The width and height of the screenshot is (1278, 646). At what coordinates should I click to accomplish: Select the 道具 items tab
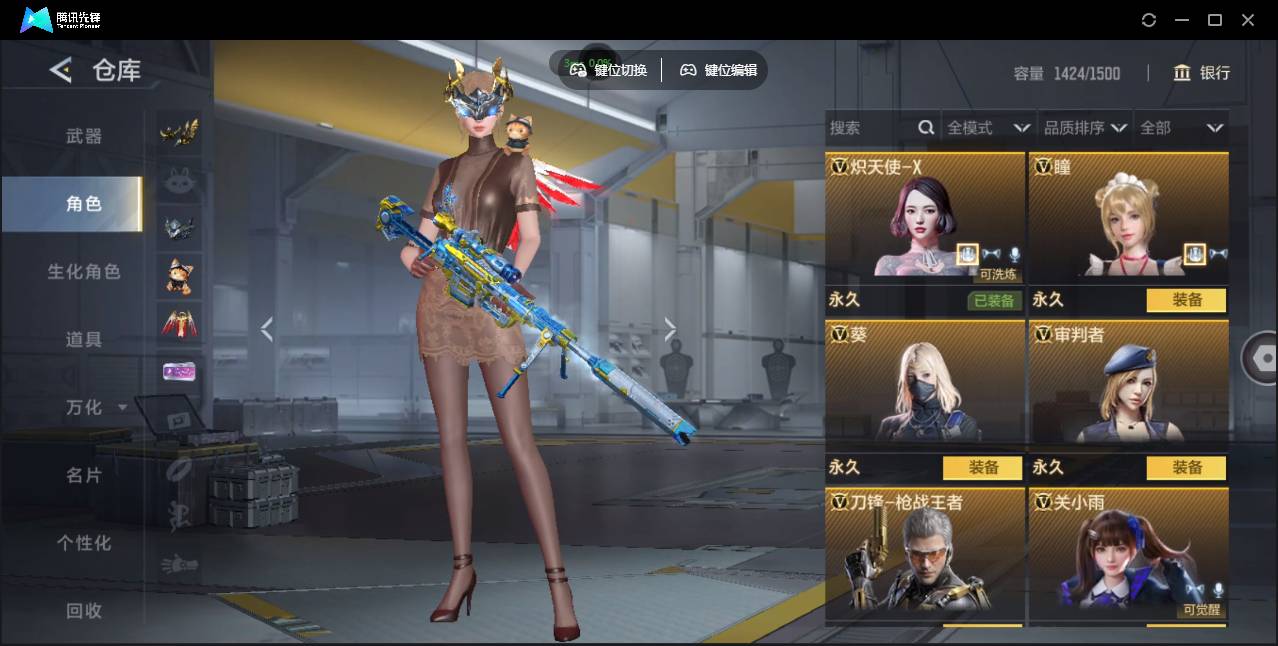pos(84,340)
